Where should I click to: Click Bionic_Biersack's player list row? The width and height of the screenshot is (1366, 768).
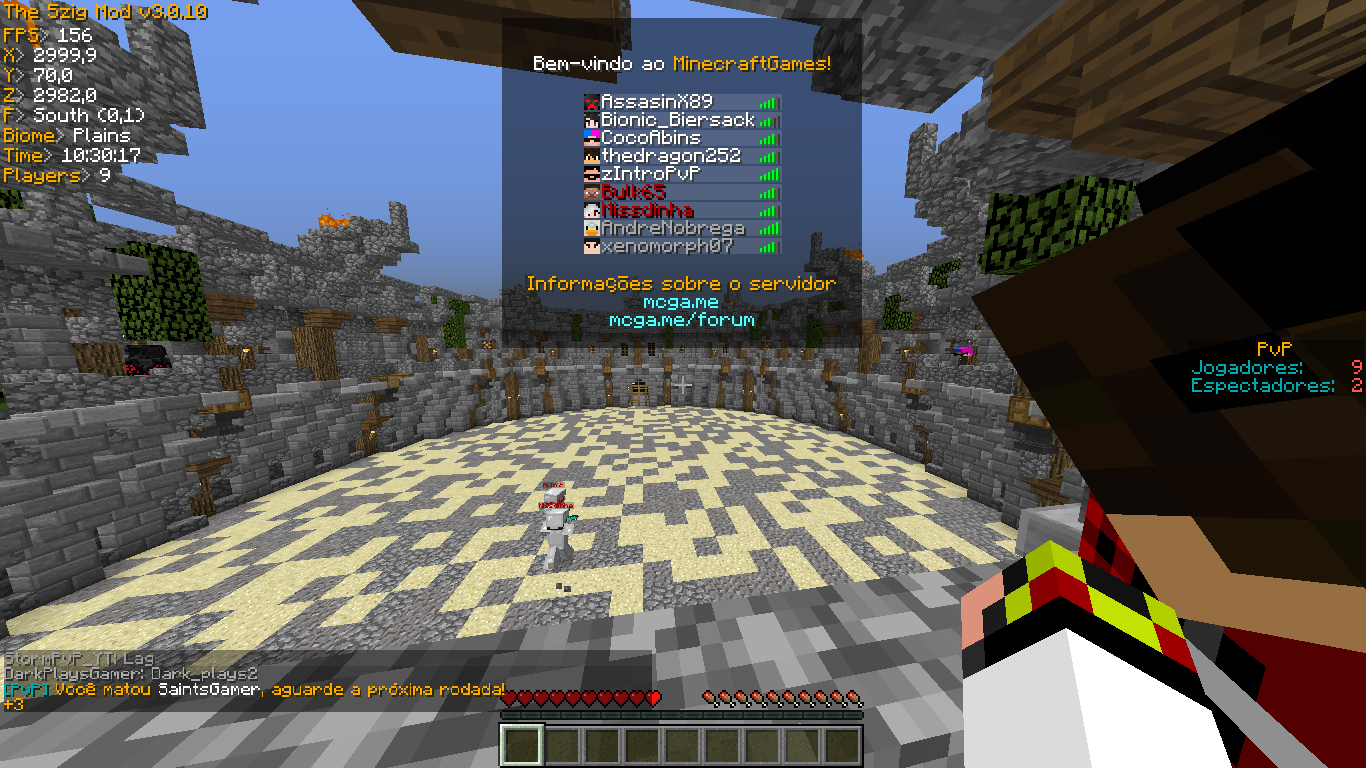click(x=677, y=120)
